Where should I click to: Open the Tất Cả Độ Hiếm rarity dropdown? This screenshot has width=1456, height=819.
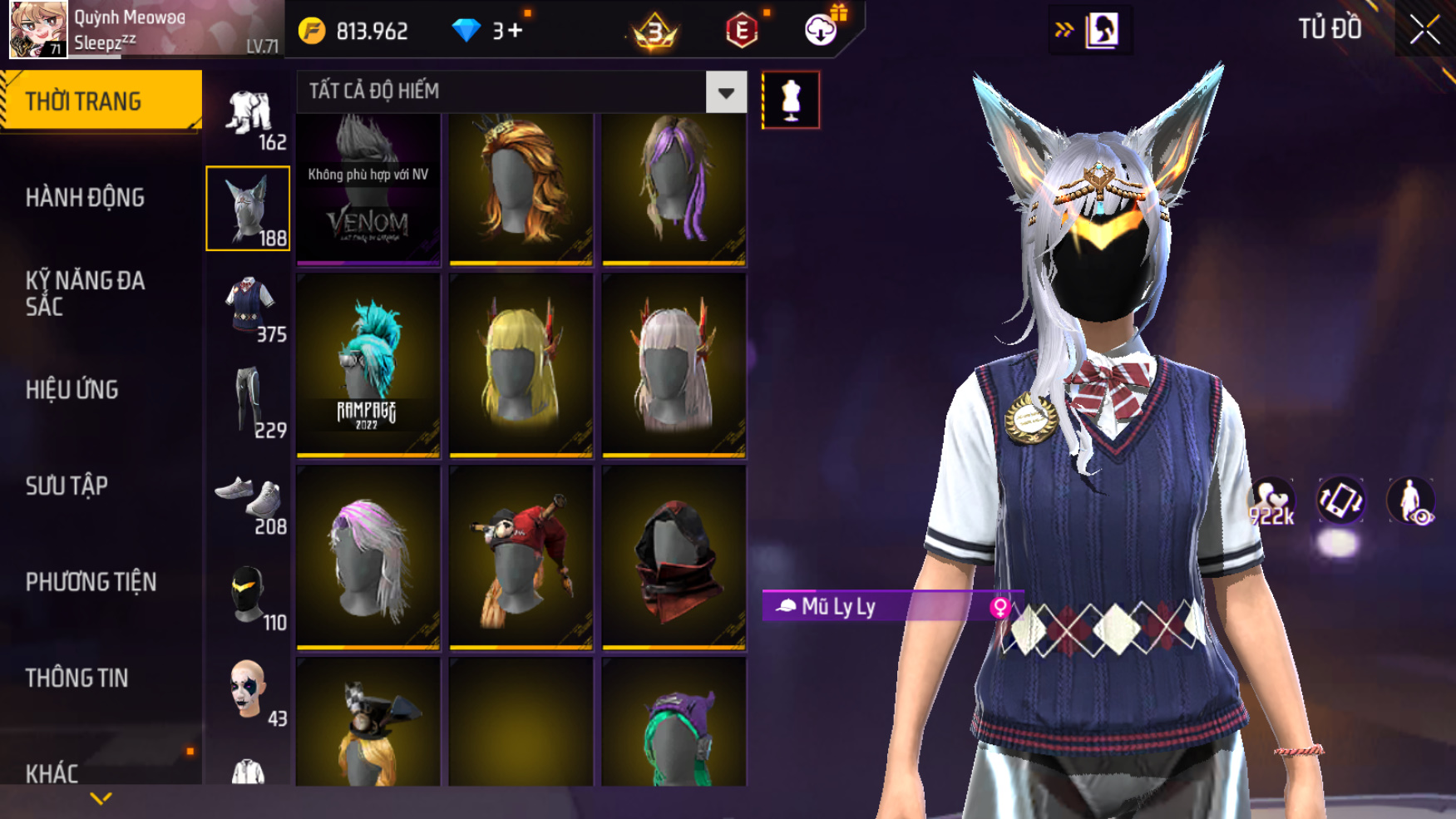tap(725, 92)
